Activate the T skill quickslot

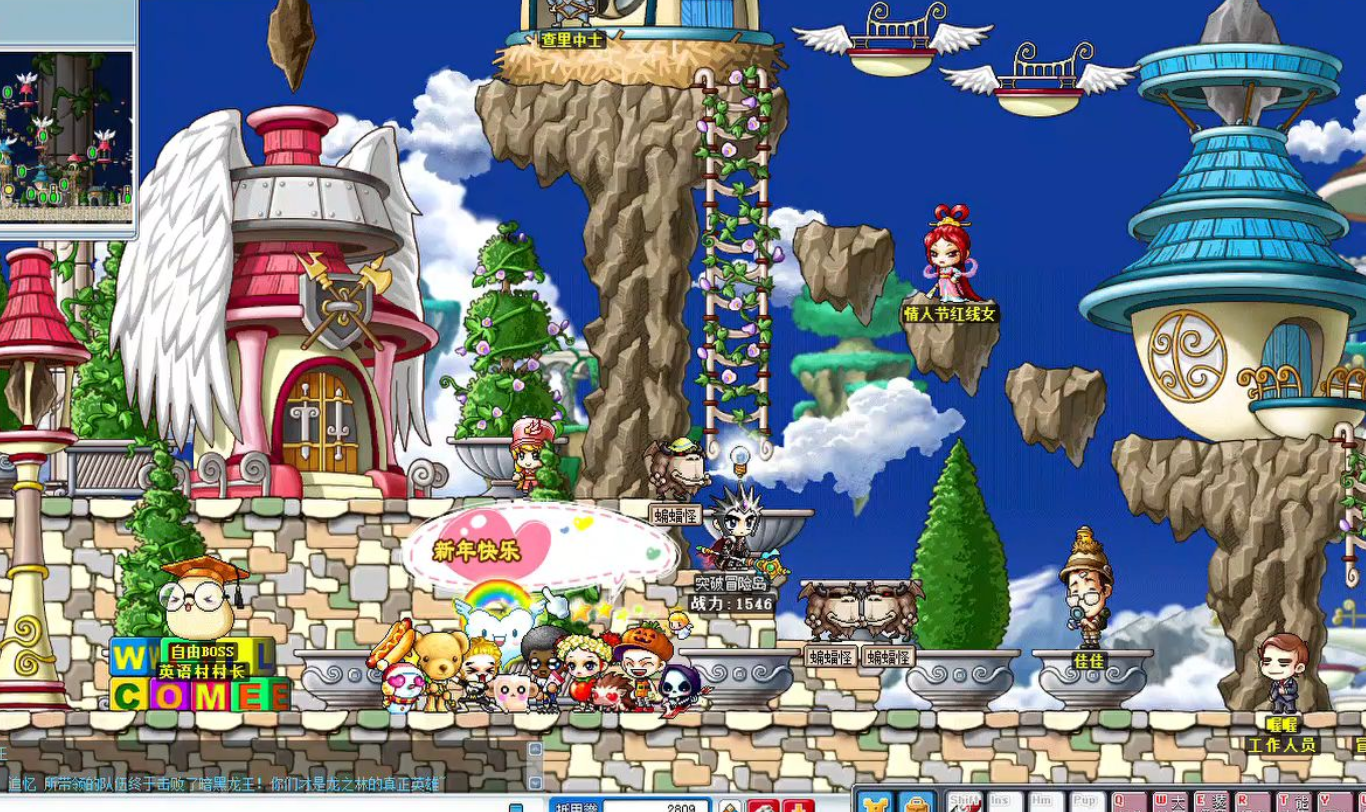(x=1294, y=802)
